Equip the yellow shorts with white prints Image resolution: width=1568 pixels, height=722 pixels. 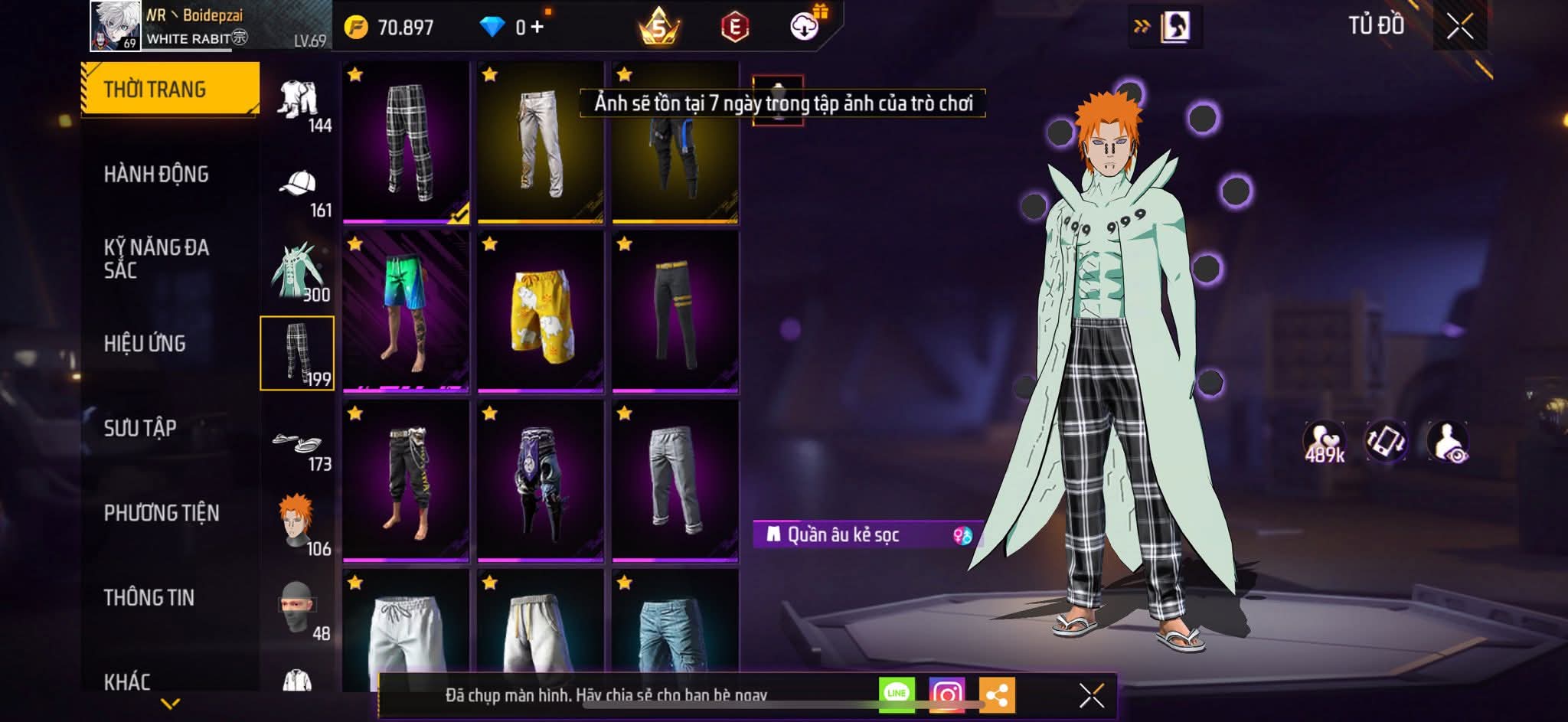[x=541, y=312]
